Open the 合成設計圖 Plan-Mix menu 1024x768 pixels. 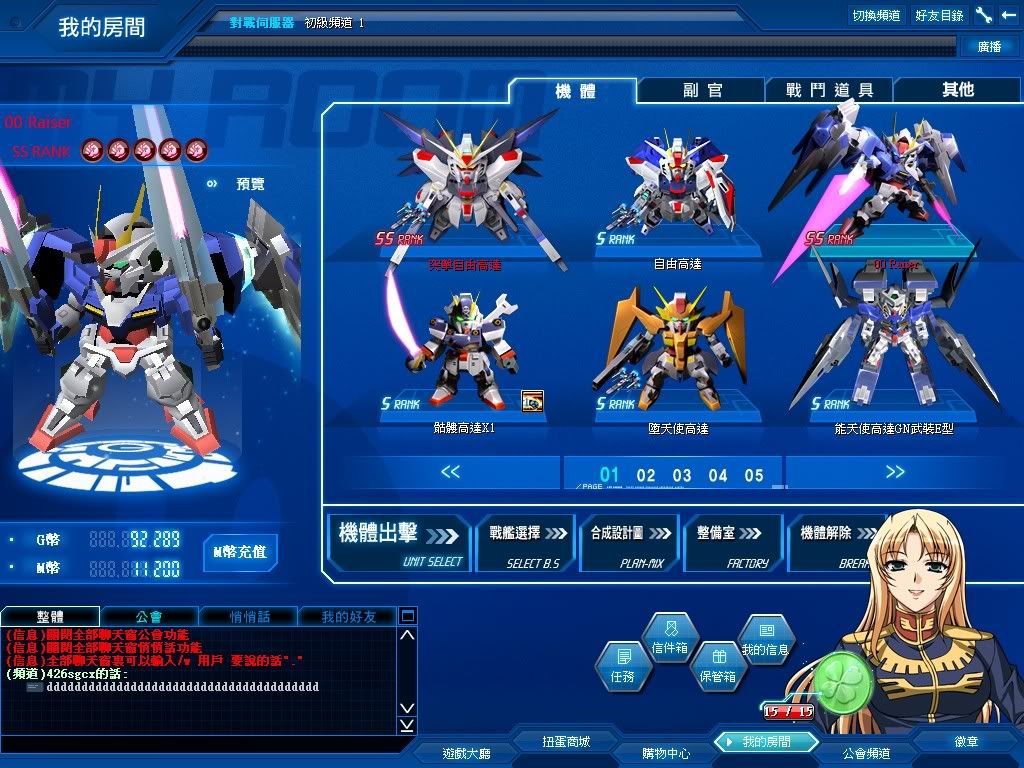coord(629,542)
